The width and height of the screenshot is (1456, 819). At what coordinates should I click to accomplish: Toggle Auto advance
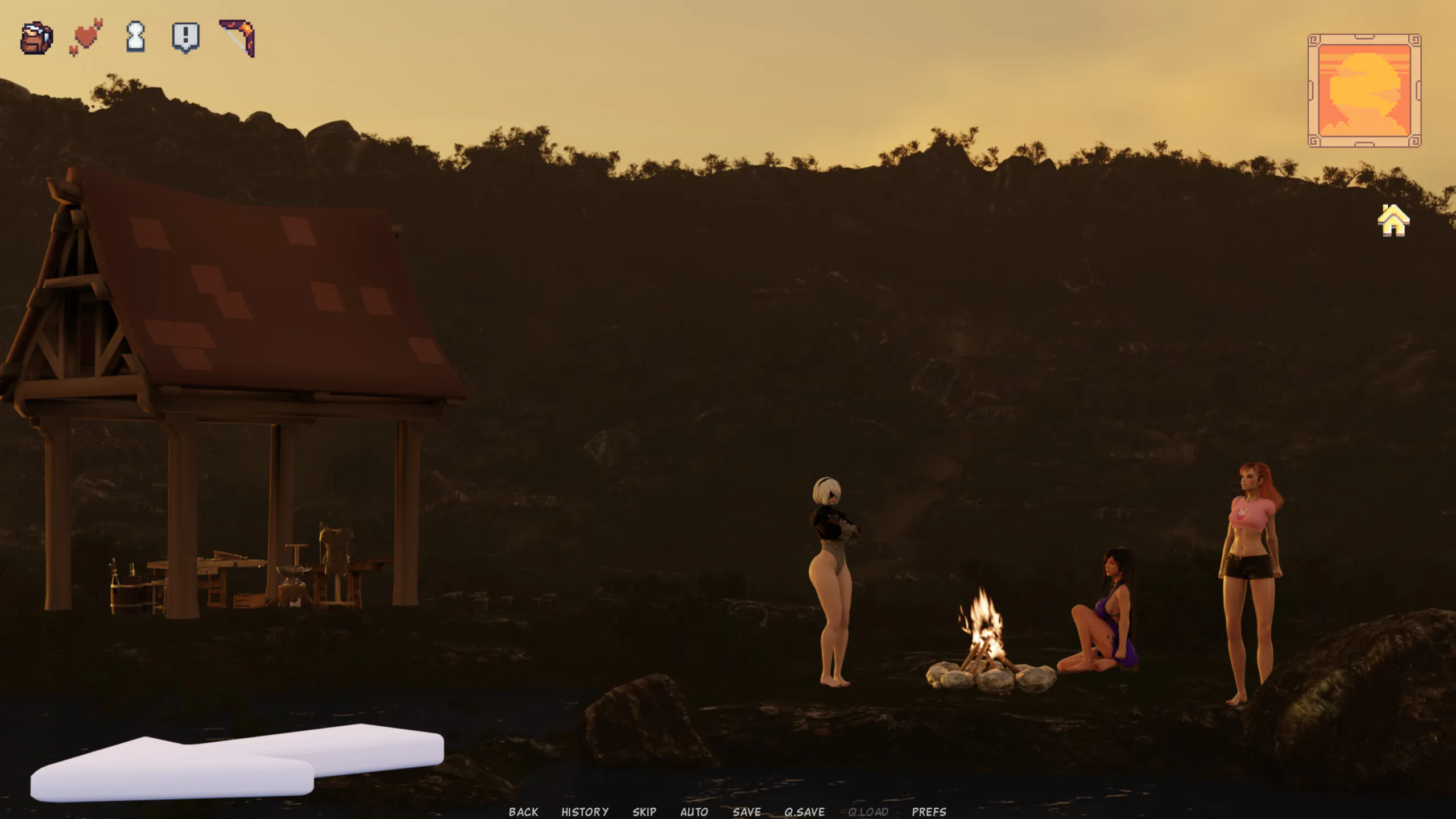(694, 812)
